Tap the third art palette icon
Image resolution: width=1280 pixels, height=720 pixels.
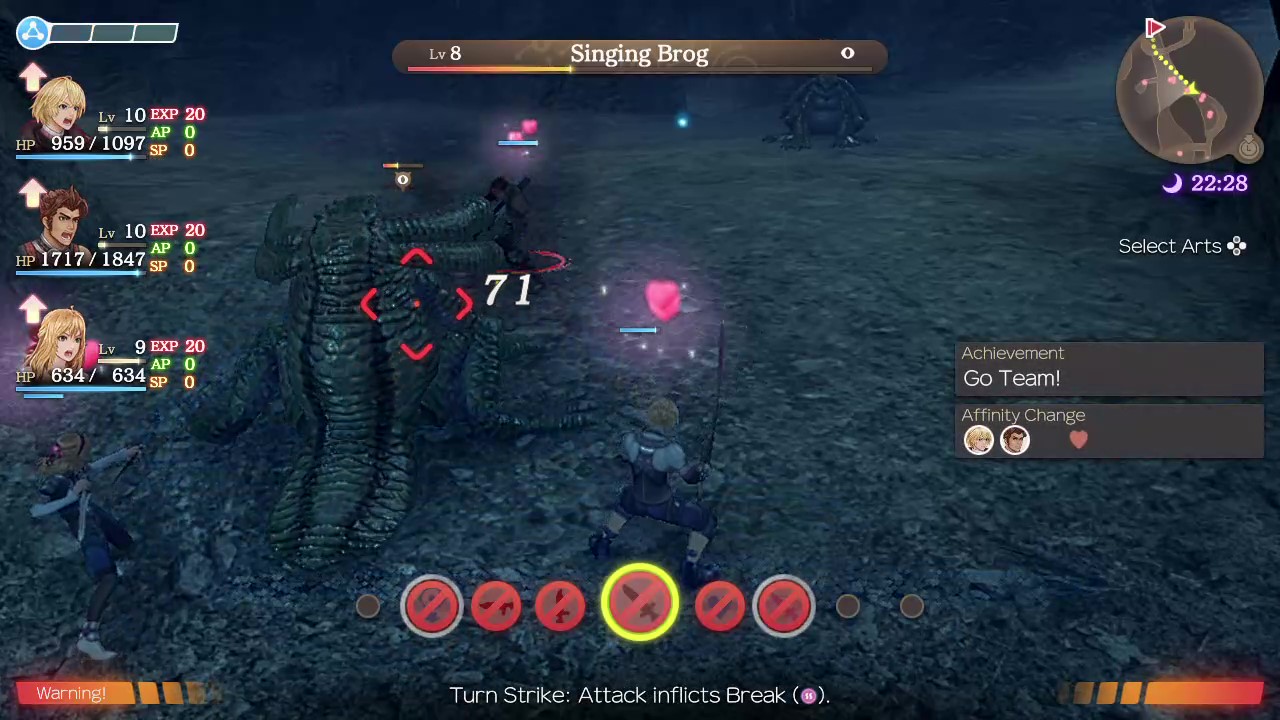(x=560, y=604)
